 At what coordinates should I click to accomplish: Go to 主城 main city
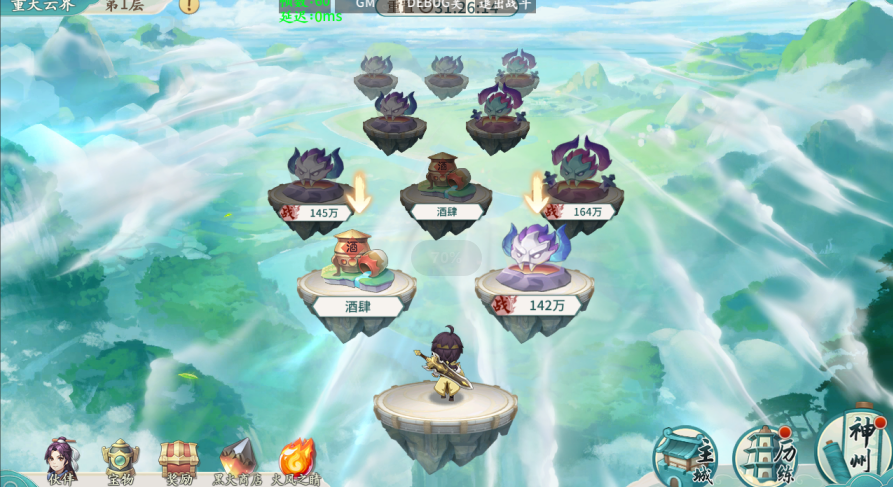[686, 457]
